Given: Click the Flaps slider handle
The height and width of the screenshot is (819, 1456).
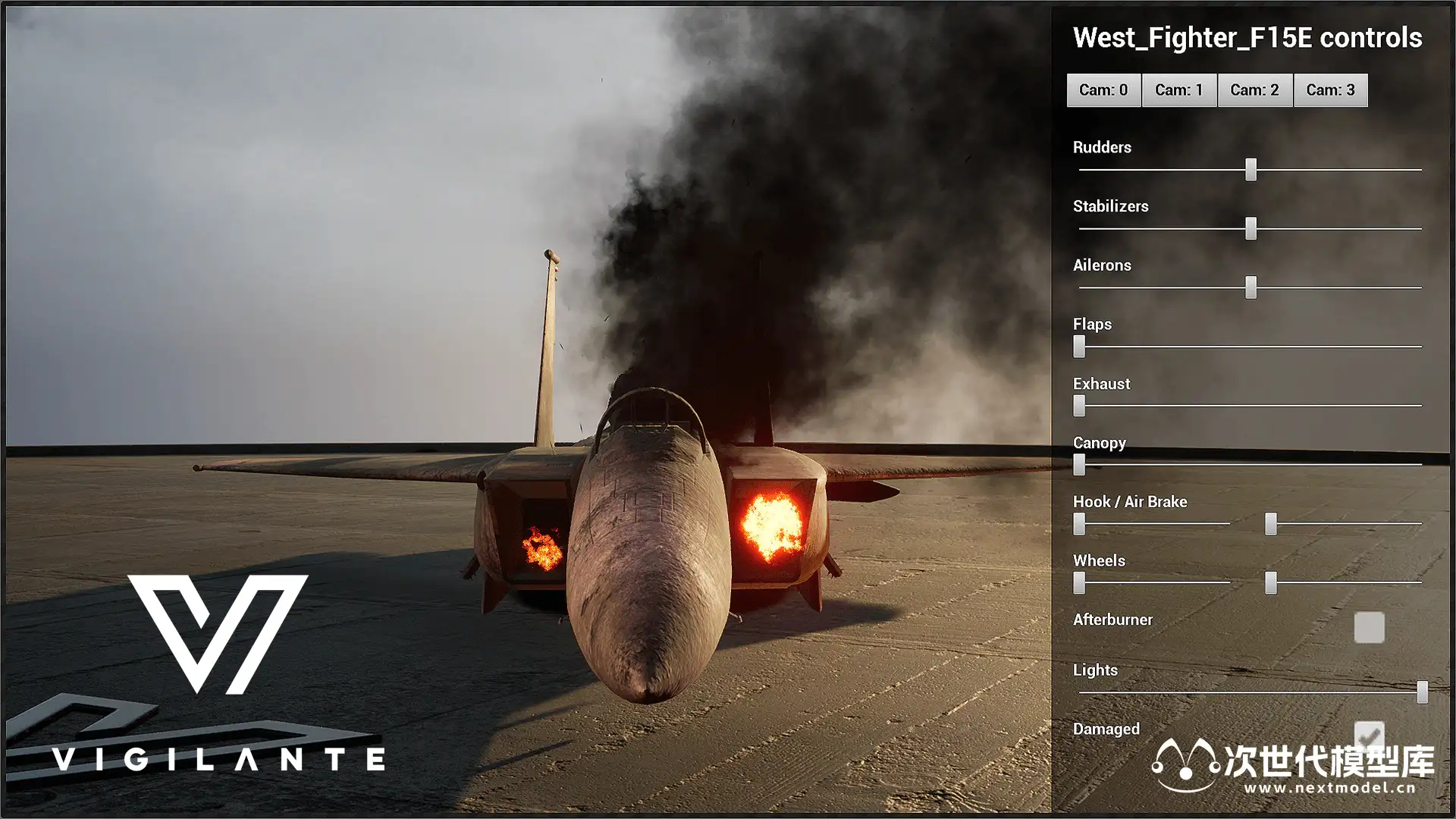Looking at the screenshot, I should tap(1079, 347).
